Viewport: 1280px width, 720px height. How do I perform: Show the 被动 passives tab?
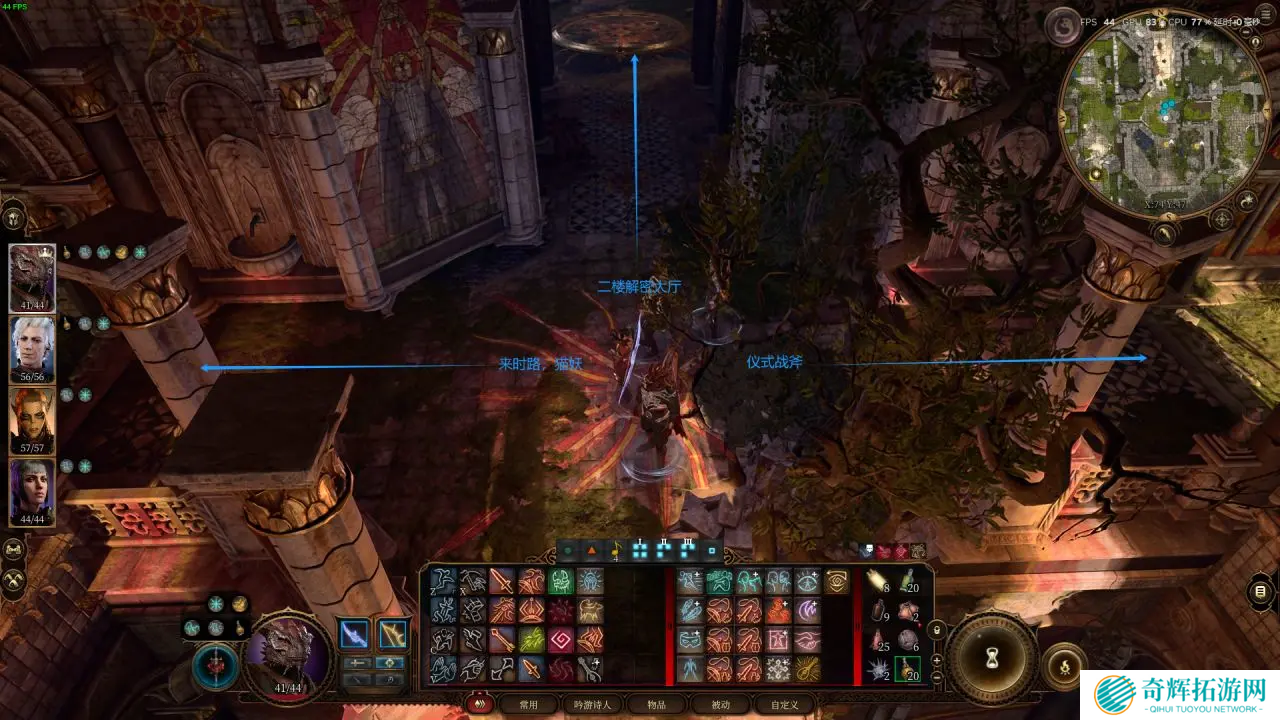tap(720, 705)
